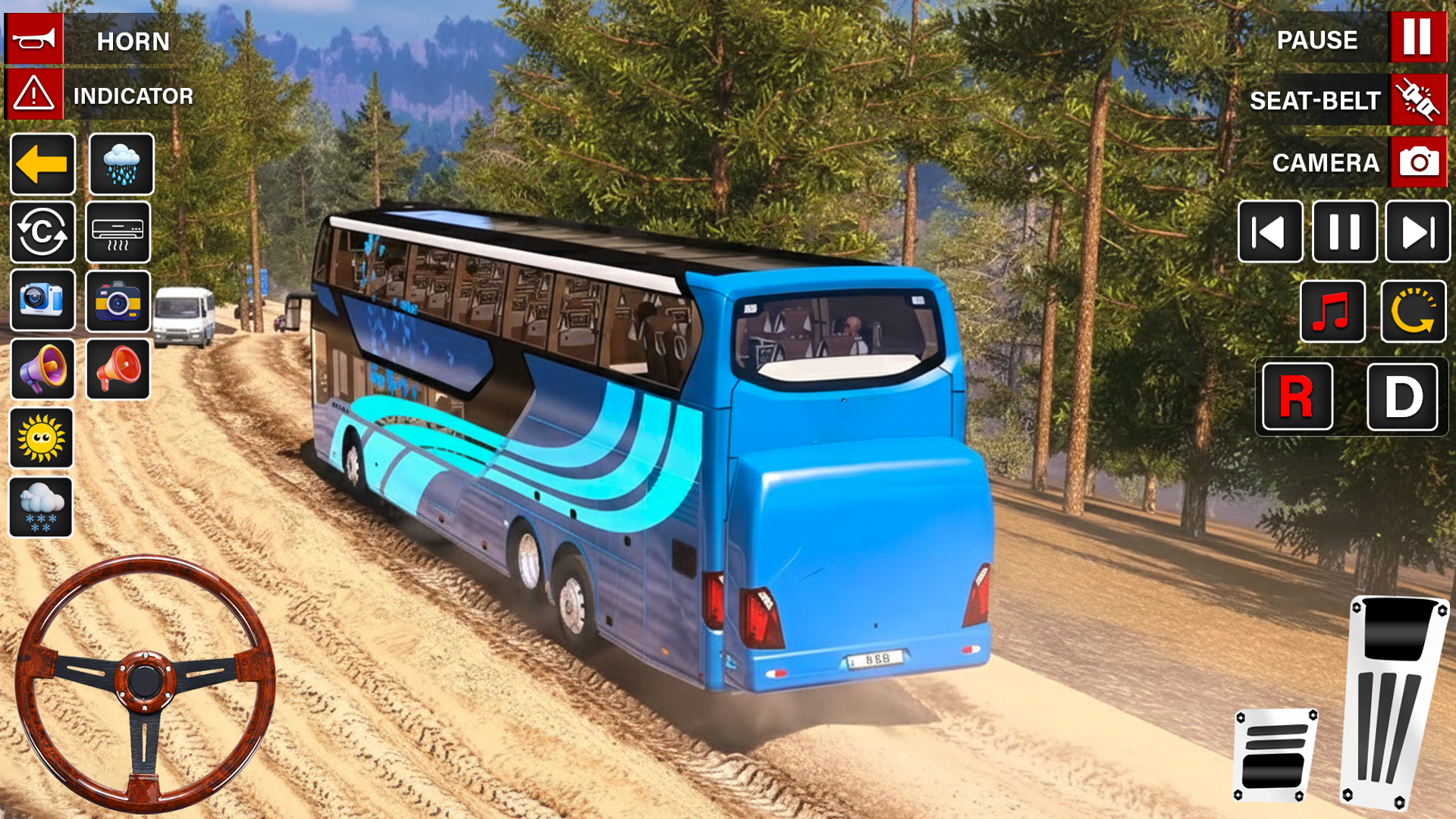Activate the rain weather effect
This screenshot has height=819, width=1456.
(x=120, y=165)
